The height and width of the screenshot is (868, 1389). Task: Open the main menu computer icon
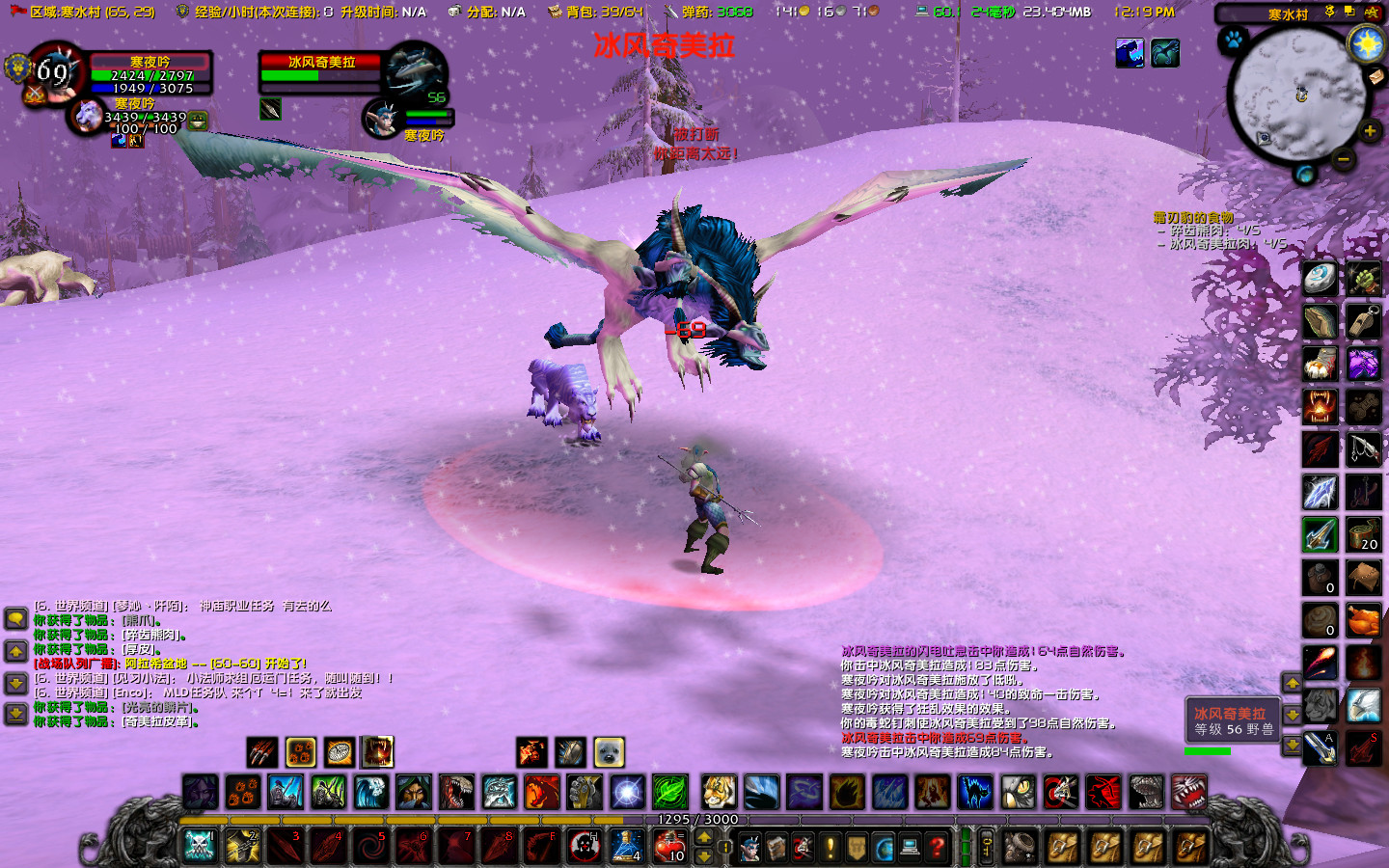coord(911,849)
